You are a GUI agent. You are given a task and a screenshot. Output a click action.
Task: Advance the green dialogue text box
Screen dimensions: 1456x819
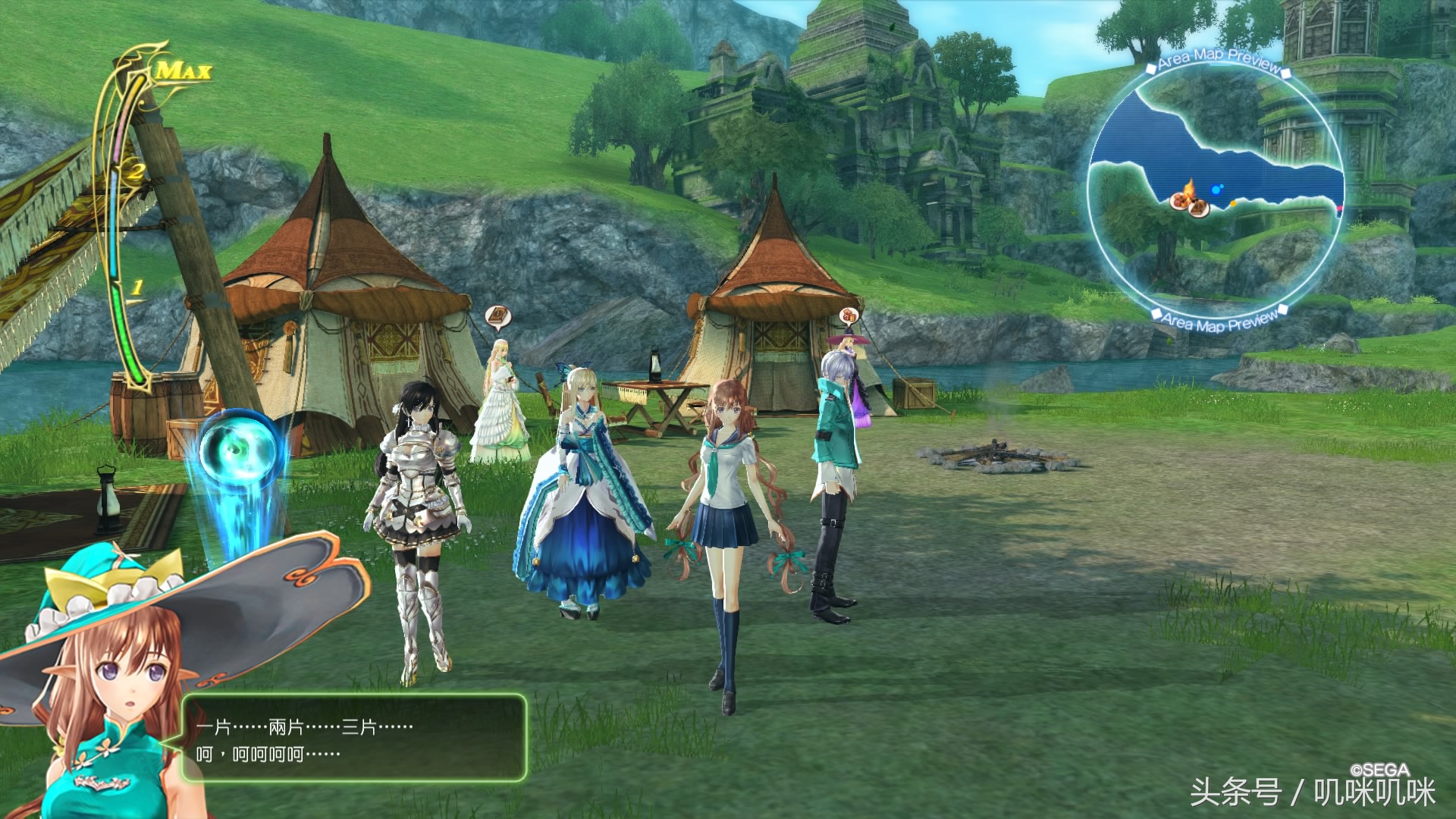[x=353, y=739]
